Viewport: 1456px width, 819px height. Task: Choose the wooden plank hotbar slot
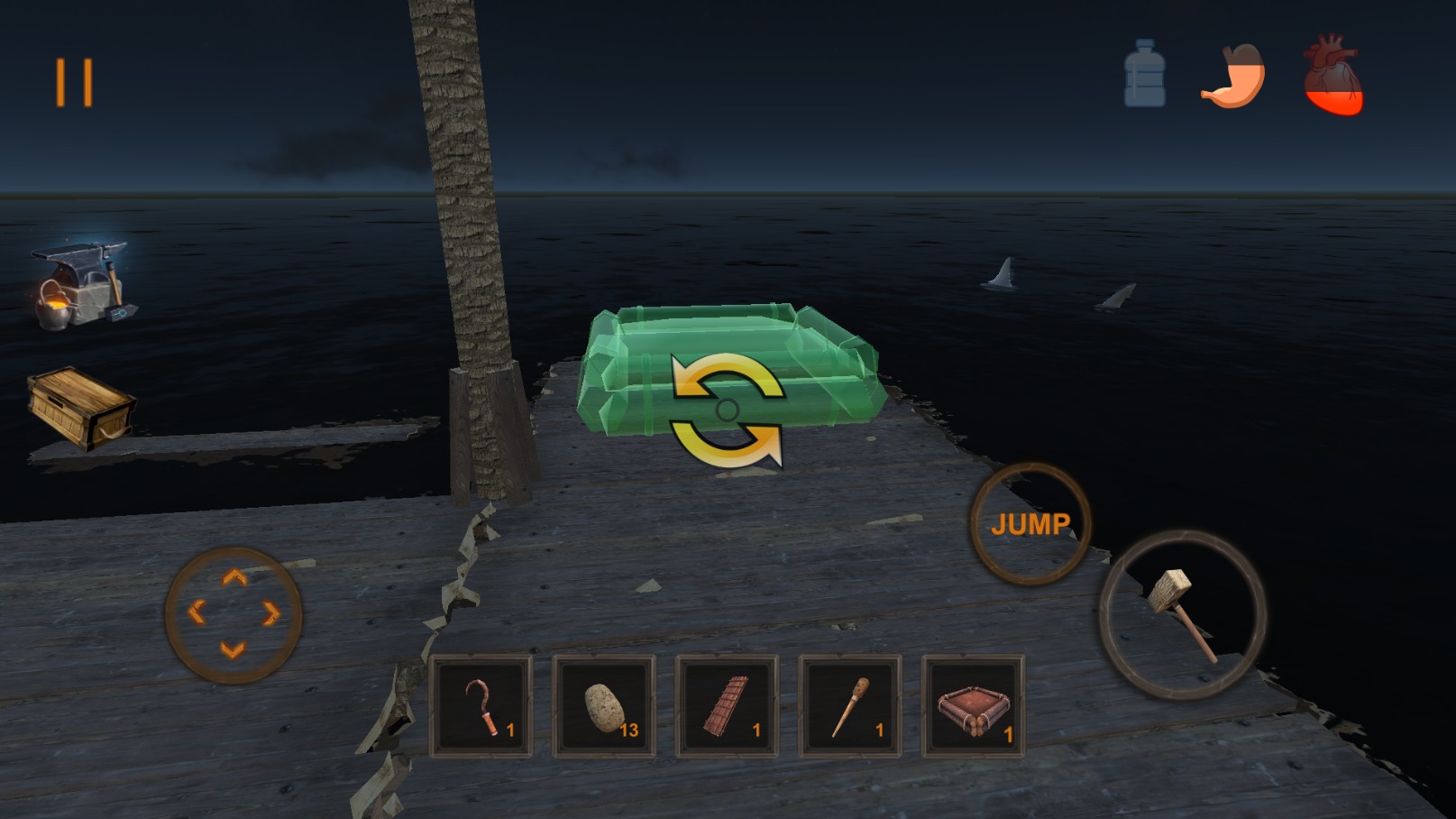(727, 706)
